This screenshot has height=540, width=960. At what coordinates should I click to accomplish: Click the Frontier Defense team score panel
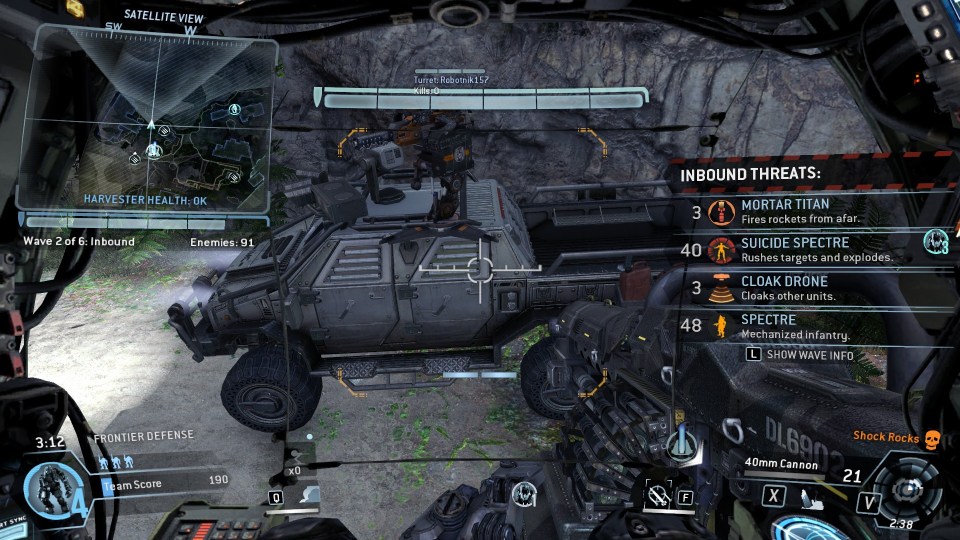[x=165, y=481]
